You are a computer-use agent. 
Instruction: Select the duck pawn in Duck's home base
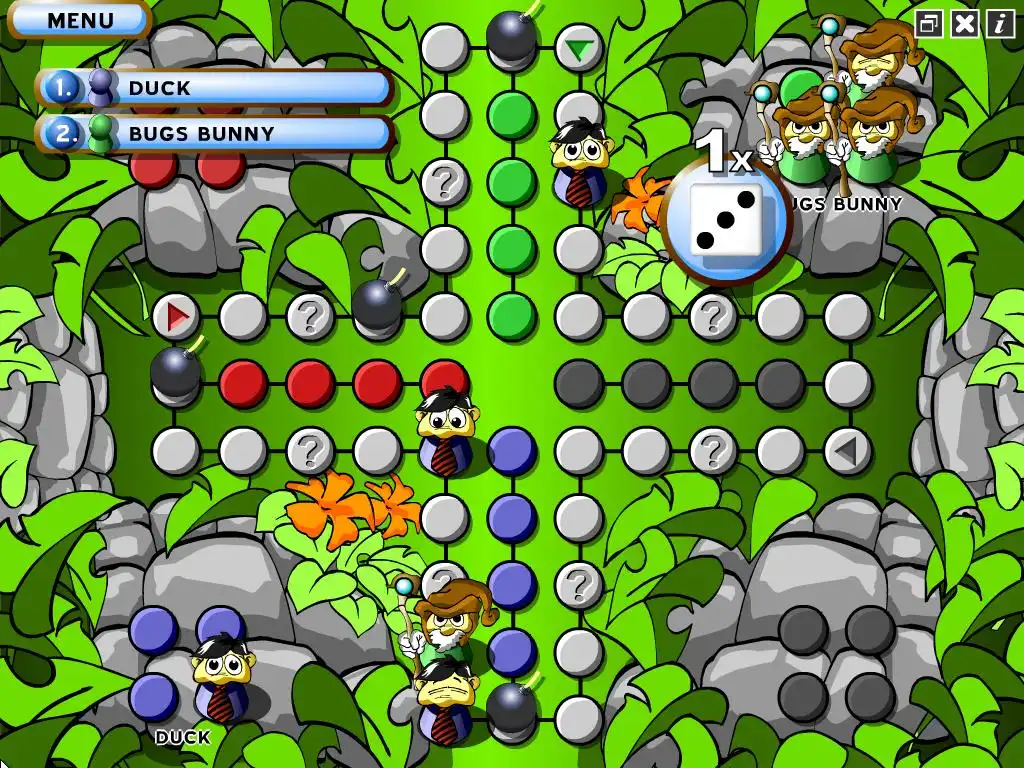(222, 677)
